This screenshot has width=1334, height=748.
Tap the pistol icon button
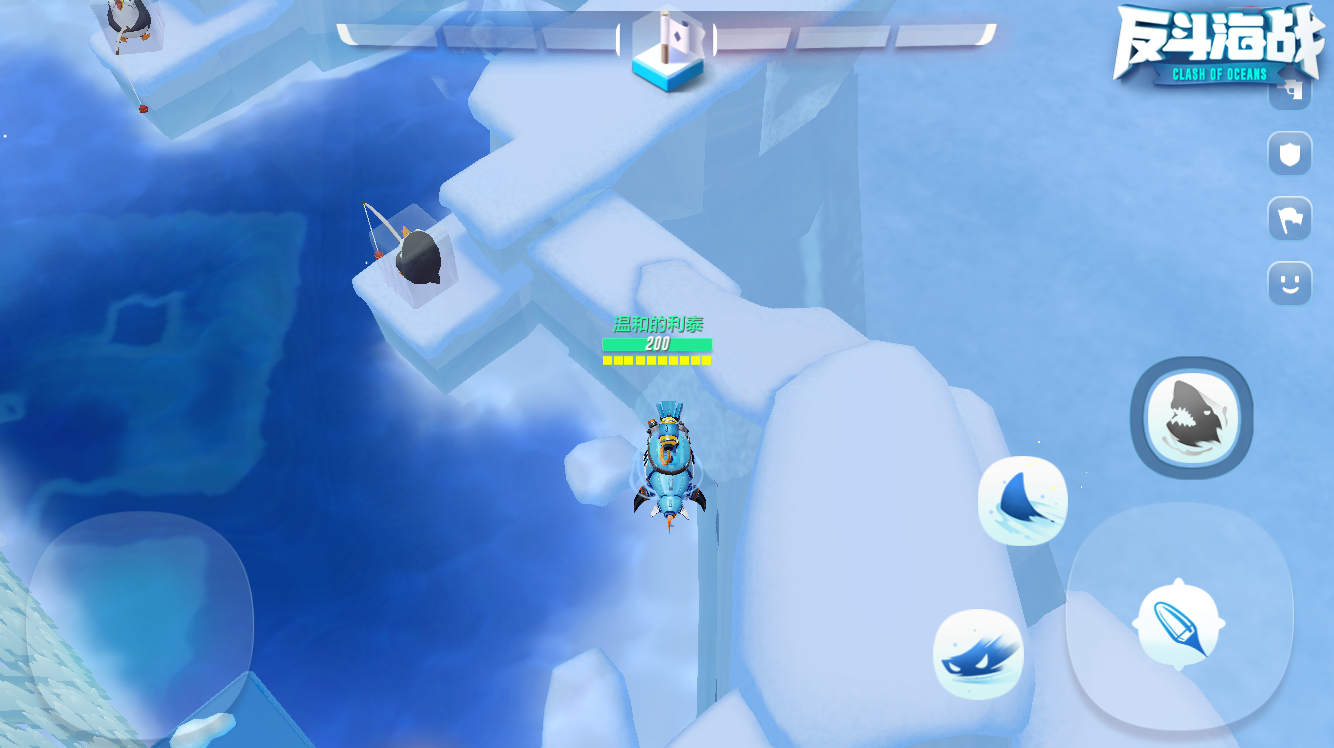coord(1290,92)
